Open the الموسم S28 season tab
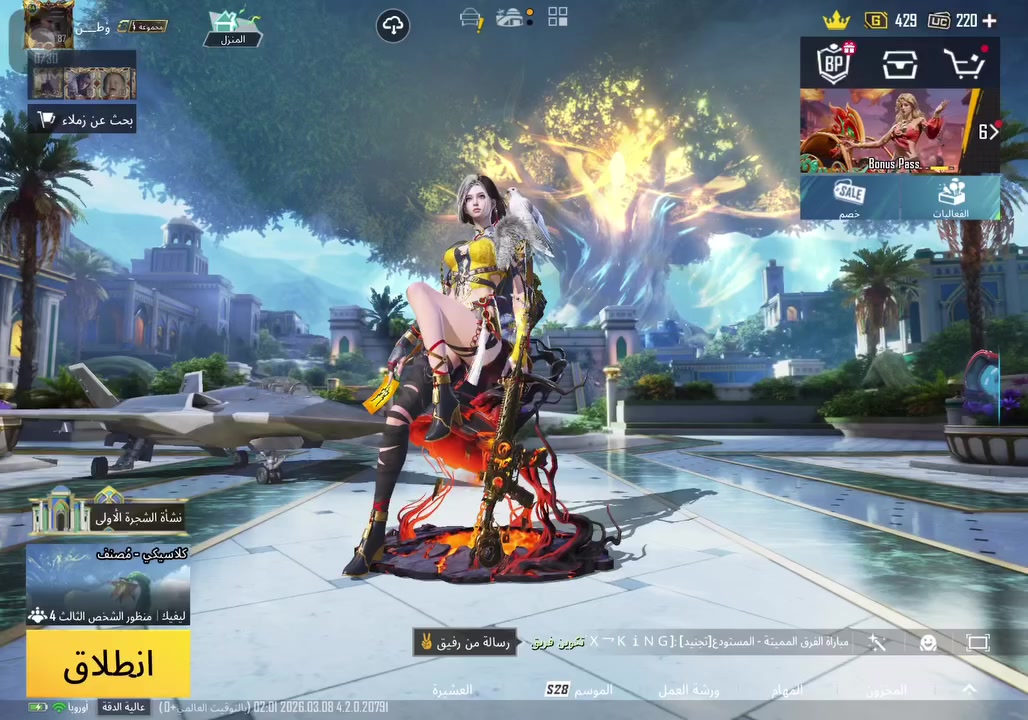This screenshot has height=720, width=1028. click(x=580, y=690)
